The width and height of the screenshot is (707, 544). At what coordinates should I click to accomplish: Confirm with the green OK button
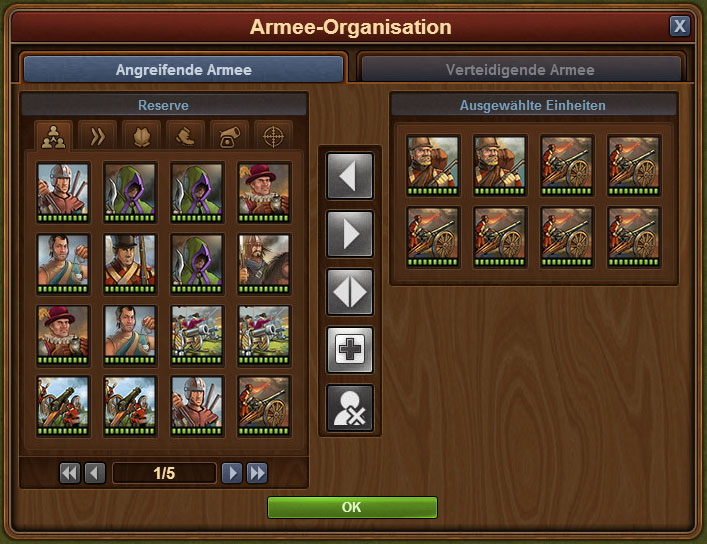pyautogui.click(x=352, y=507)
